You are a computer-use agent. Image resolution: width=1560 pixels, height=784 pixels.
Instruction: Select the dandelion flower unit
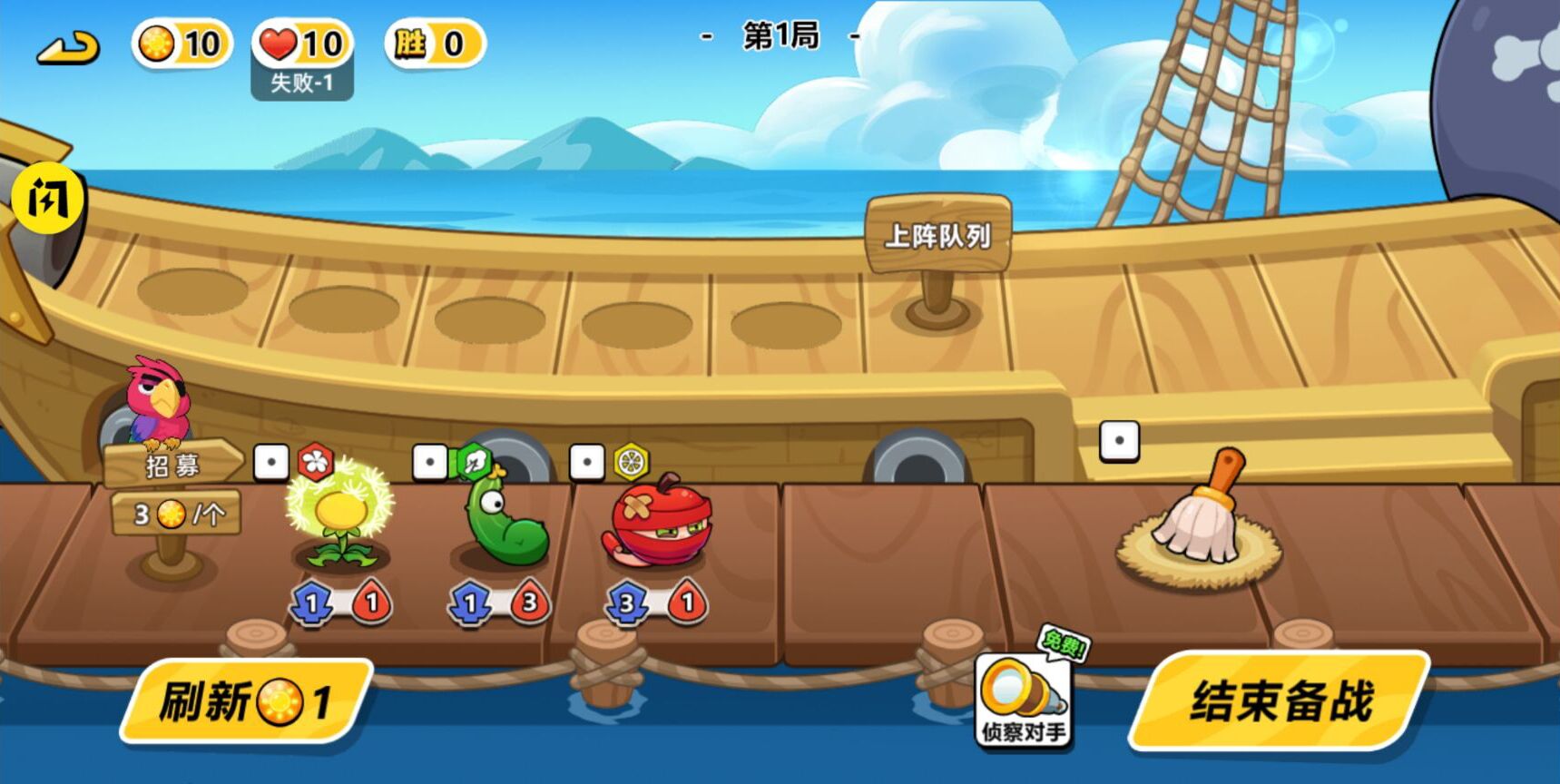click(340, 519)
